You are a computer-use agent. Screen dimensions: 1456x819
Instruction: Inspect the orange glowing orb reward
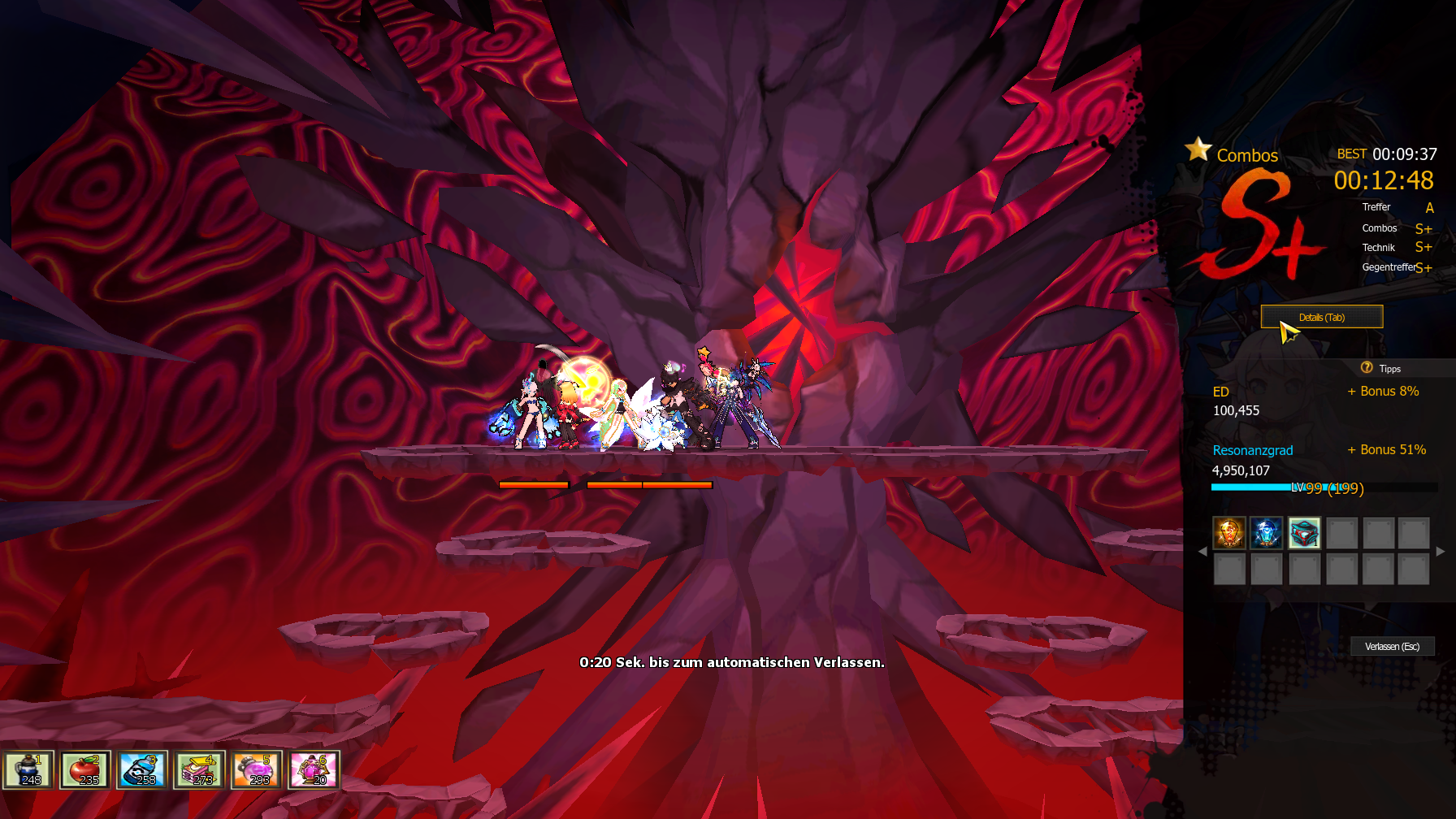click(1229, 533)
